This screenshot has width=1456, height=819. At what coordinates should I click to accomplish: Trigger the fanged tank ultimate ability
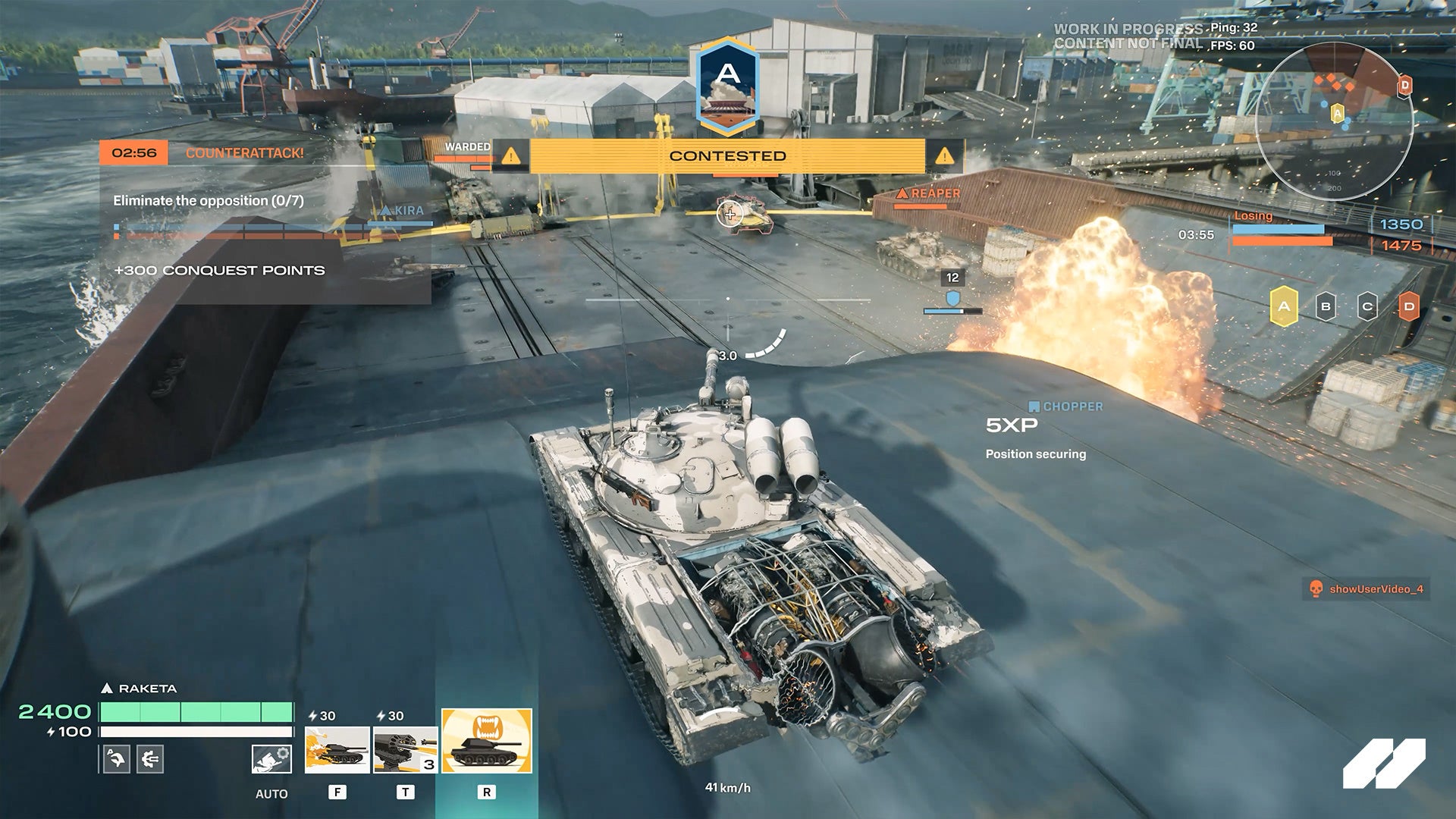click(x=487, y=741)
